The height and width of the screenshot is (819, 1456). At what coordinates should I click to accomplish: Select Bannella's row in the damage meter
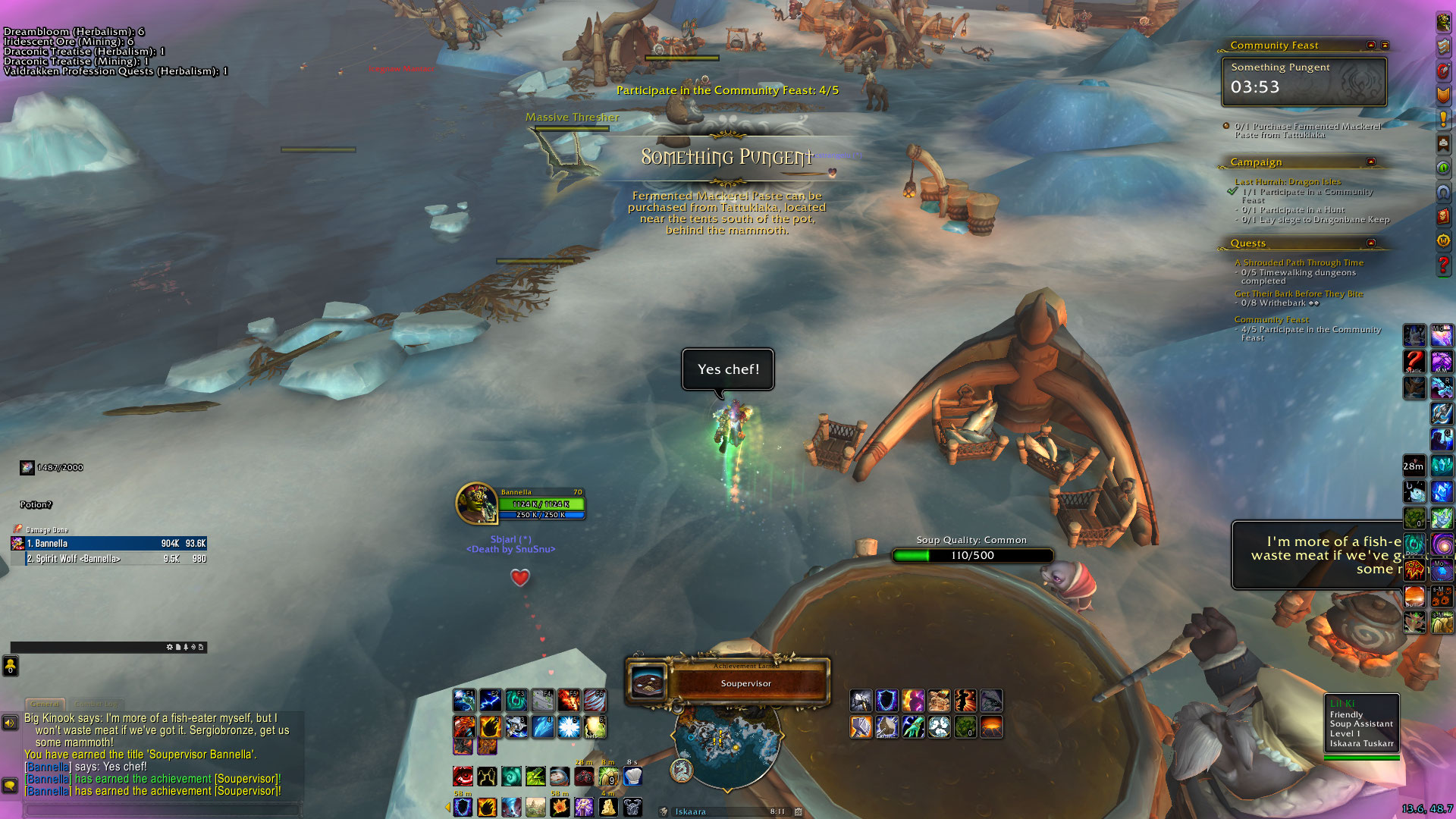pyautogui.click(x=109, y=543)
